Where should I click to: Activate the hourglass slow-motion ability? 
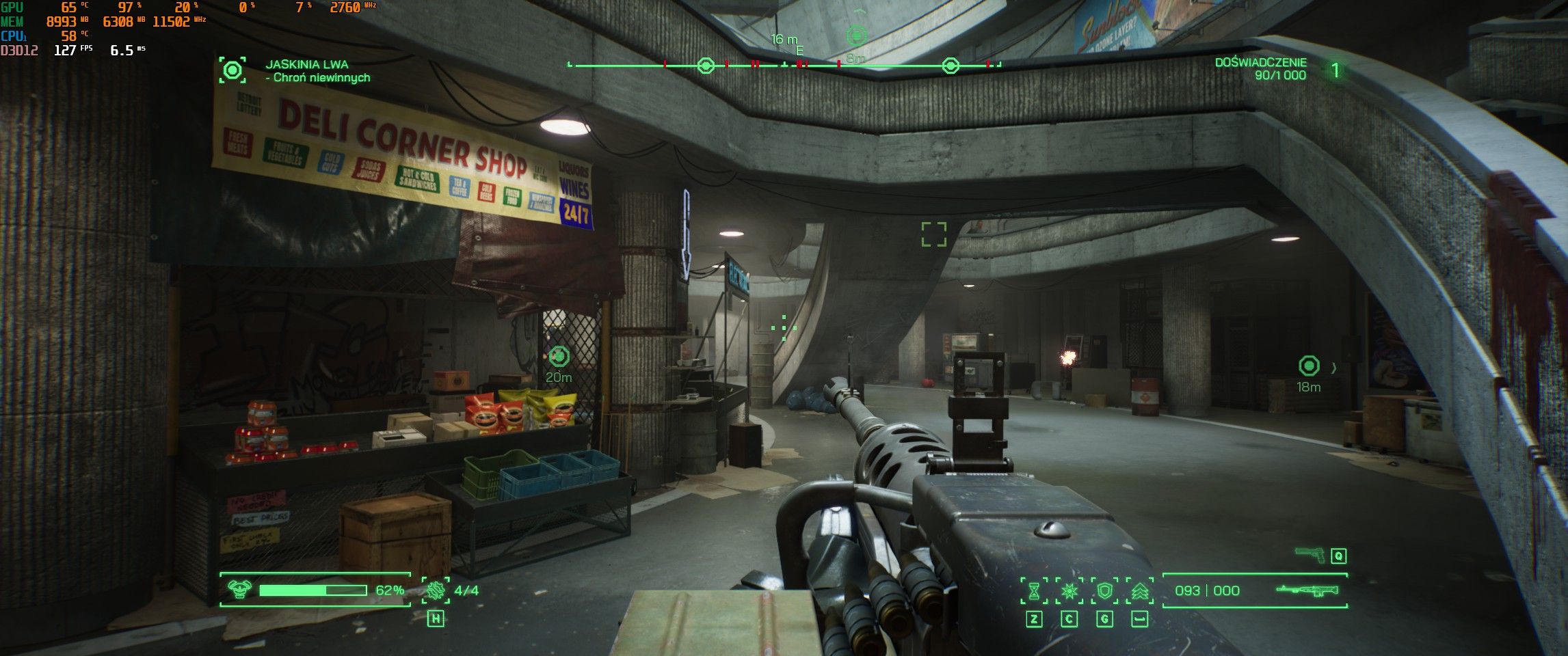pyautogui.click(x=1034, y=590)
